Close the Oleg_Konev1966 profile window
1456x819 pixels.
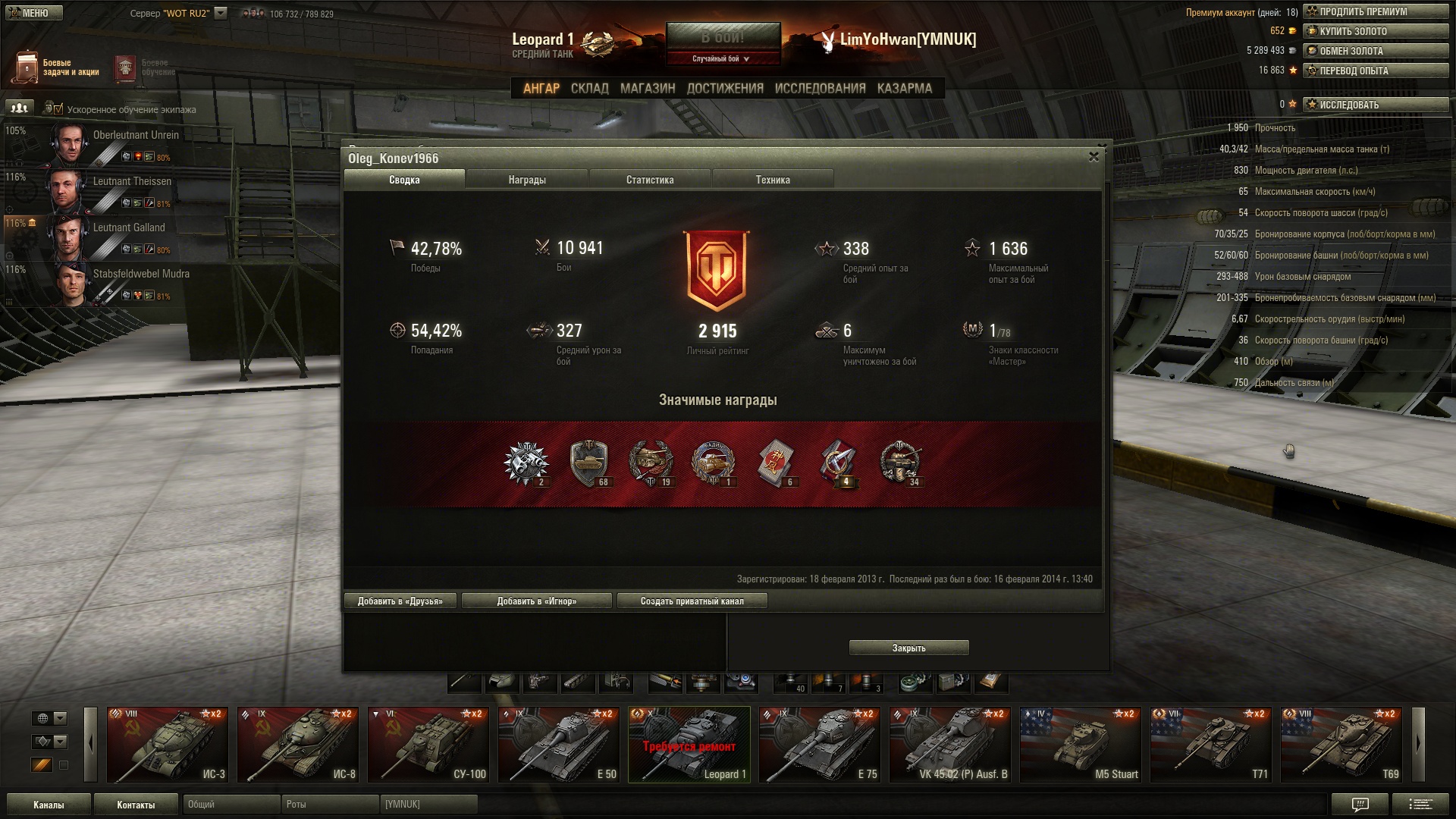point(1094,157)
